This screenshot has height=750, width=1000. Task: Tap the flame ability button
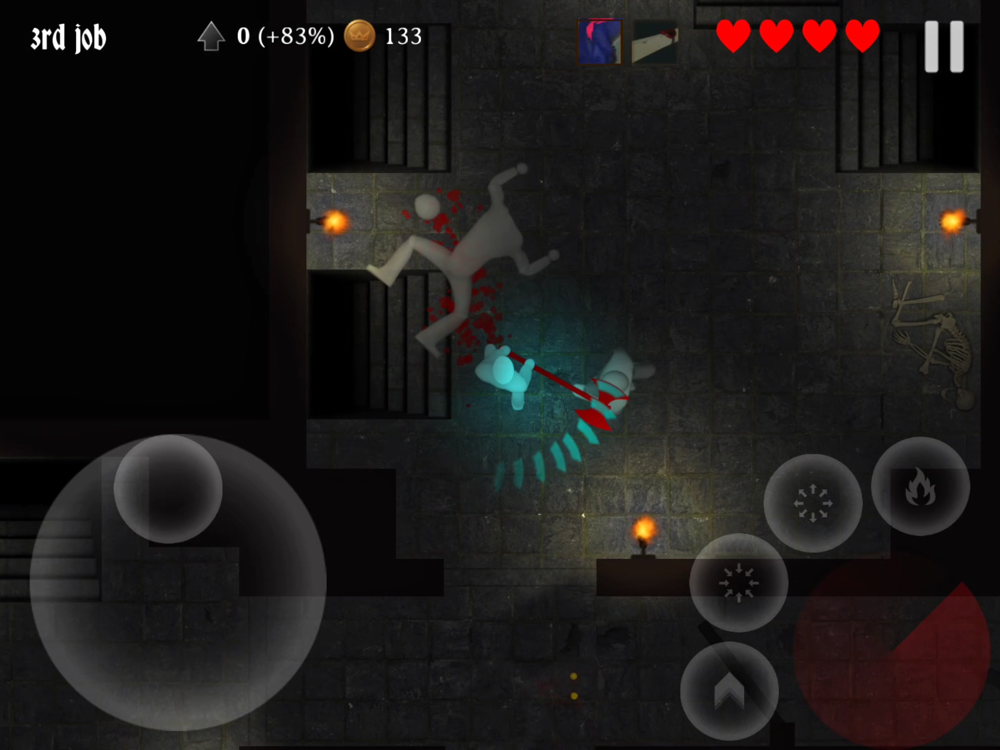click(x=920, y=487)
